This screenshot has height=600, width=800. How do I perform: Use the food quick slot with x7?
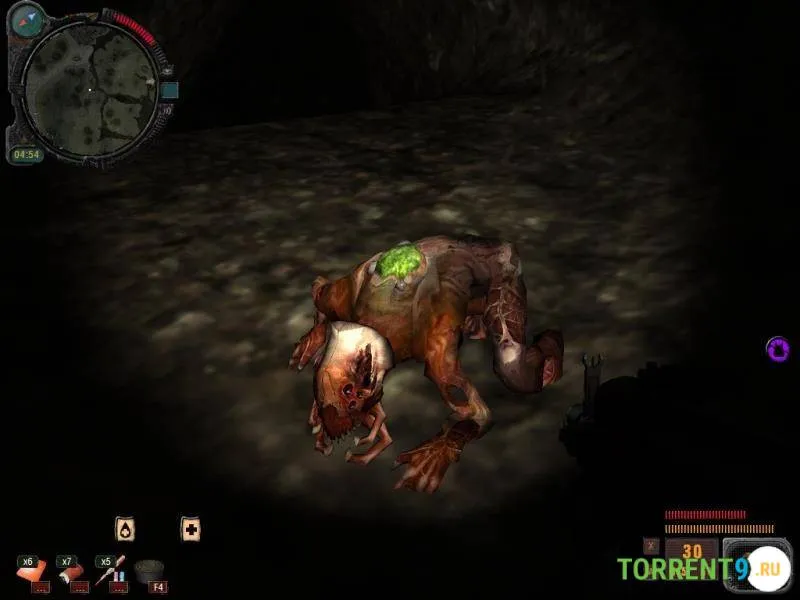(x=70, y=572)
